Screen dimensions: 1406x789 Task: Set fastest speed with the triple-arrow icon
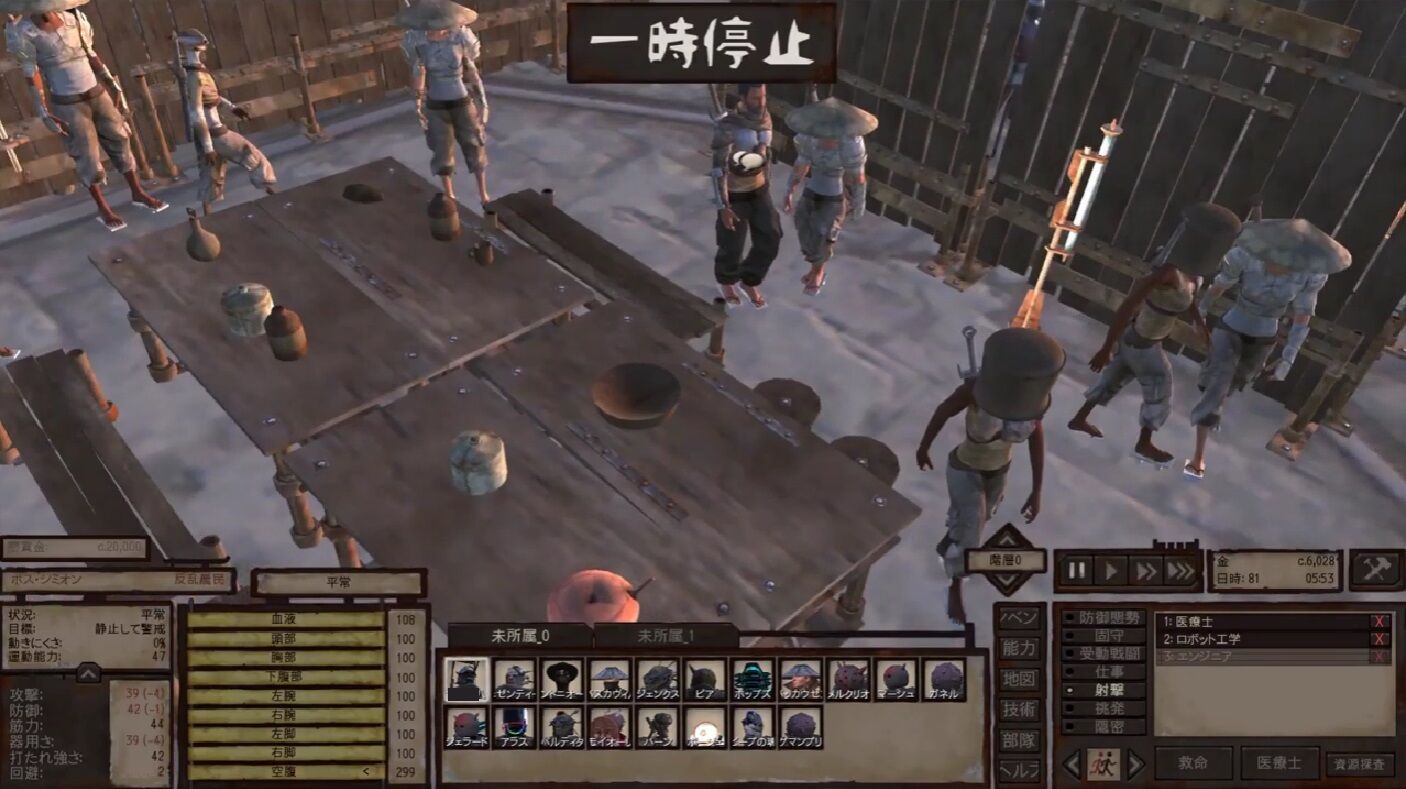click(x=1180, y=570)
